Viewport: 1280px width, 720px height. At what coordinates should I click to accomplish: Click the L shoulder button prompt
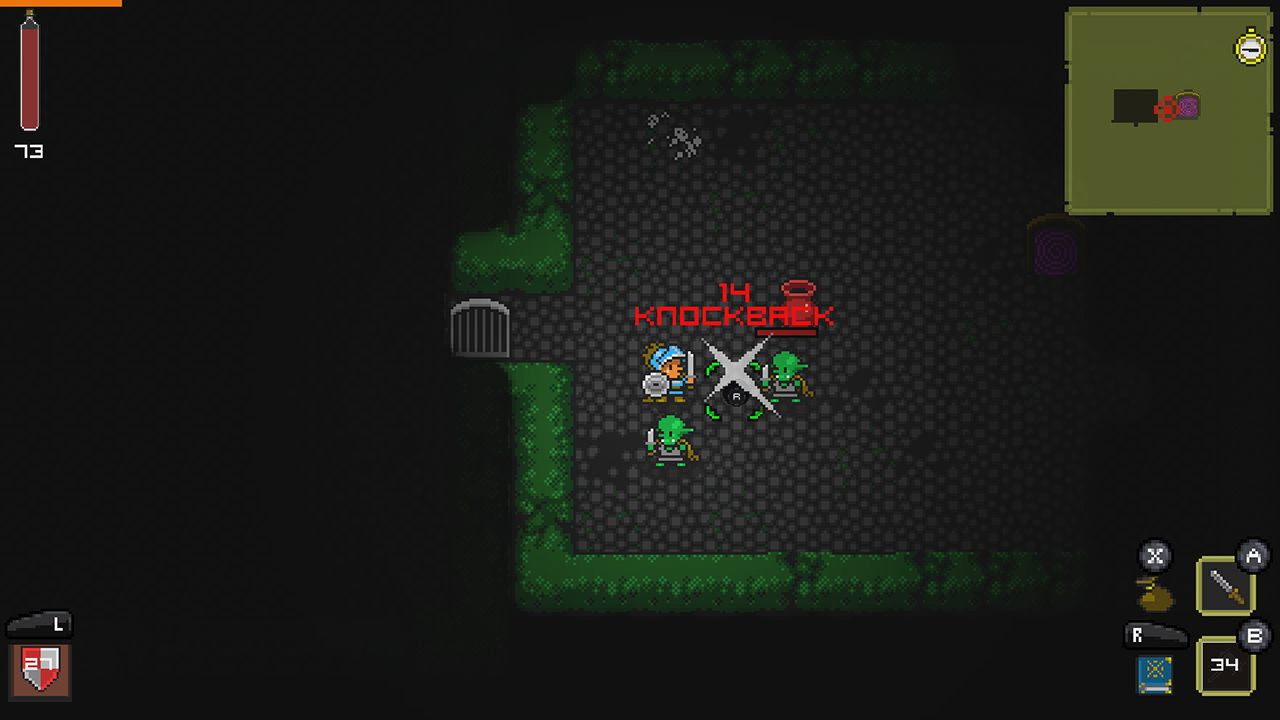[x=40, y=625]
